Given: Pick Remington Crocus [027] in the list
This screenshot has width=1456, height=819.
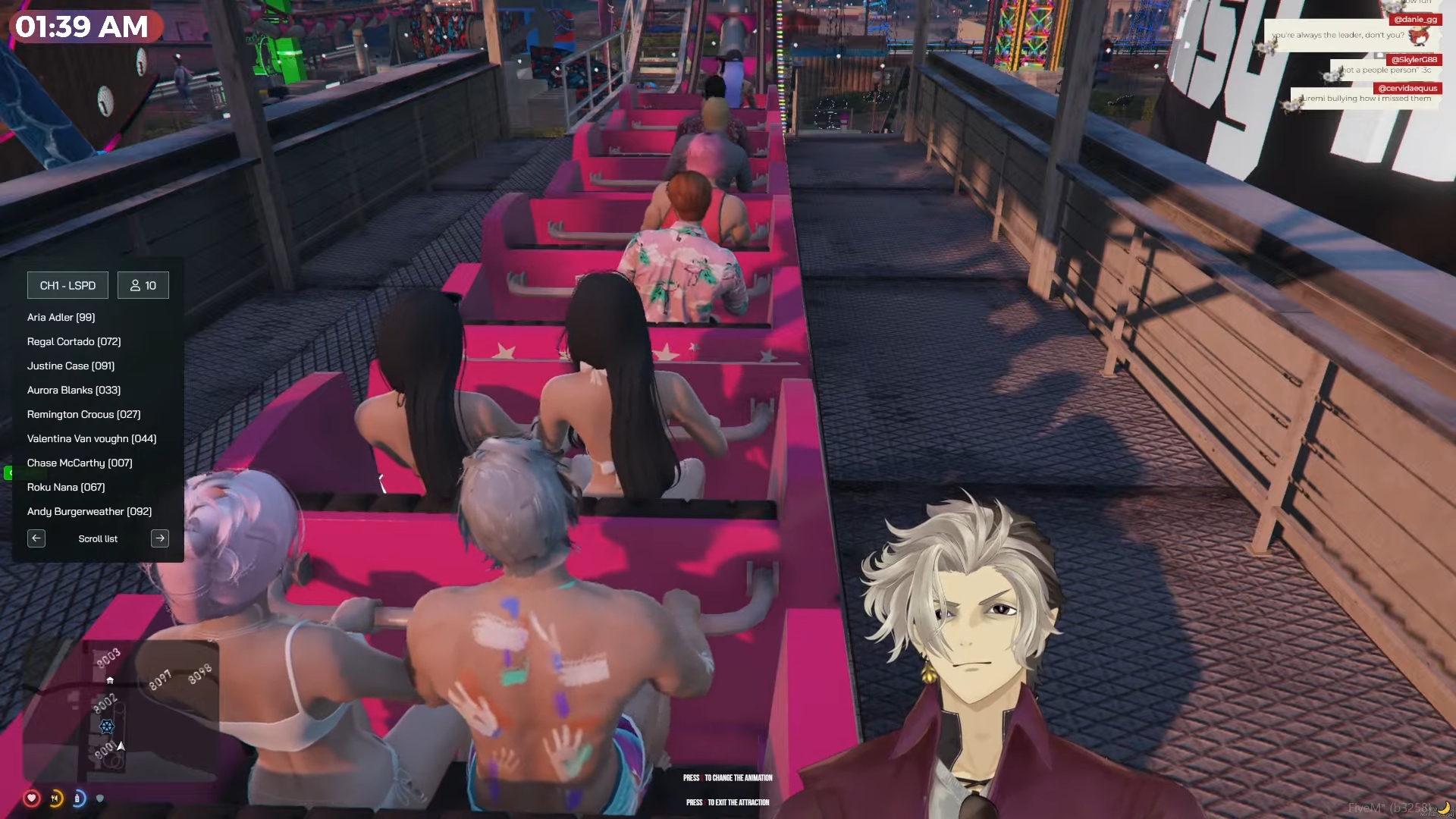Looking at the screenshot, I should [84, 415].
